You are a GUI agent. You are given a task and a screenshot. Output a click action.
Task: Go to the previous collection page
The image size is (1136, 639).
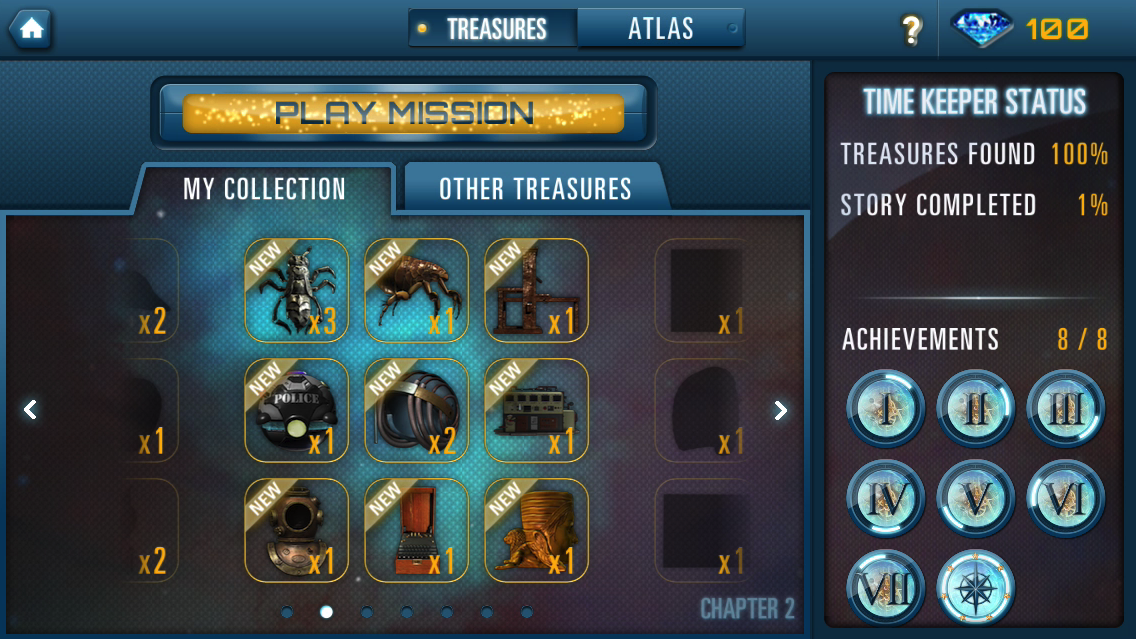click(x=31, y=410)
